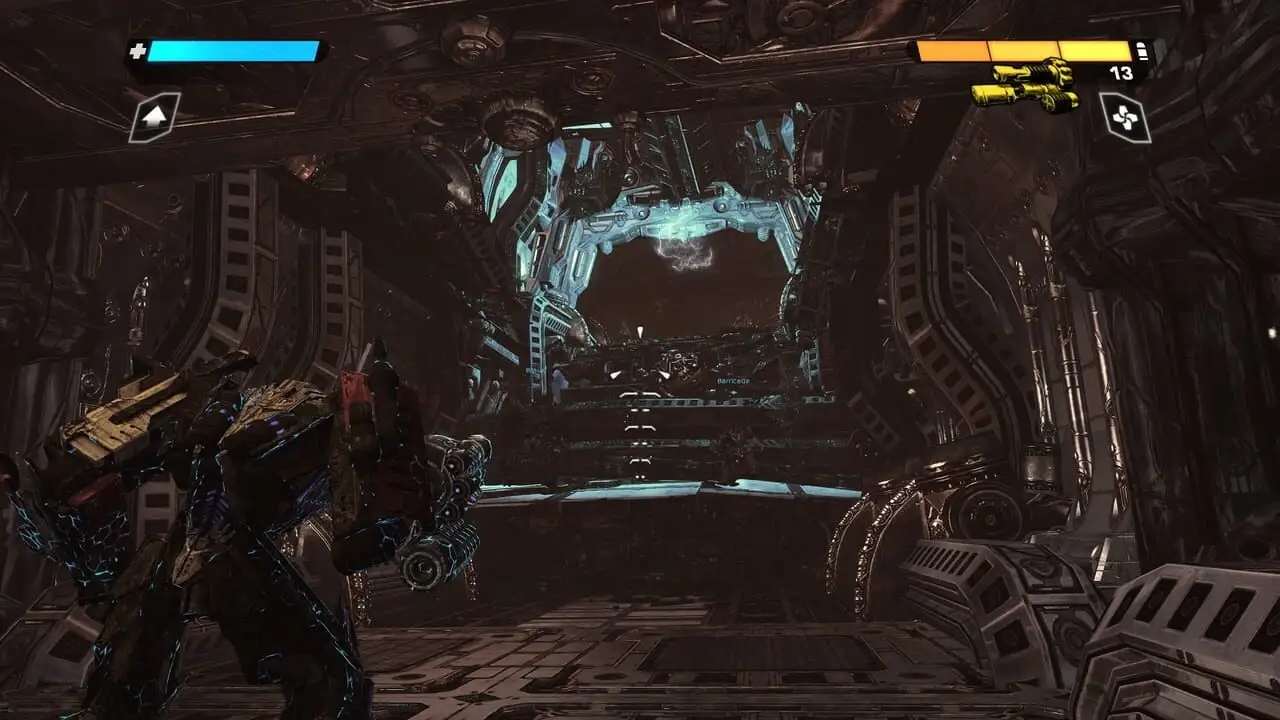Activate the swirl ability icon
This screenshot has width=1280, height=720.
coord(1125,117)
